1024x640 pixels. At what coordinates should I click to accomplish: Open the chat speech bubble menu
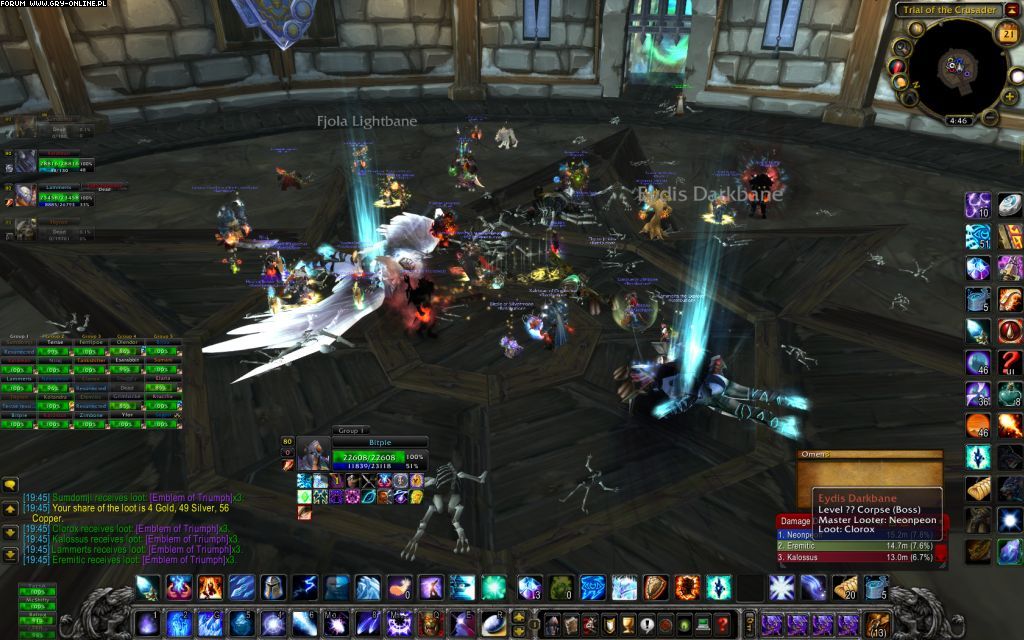[x=10, y=485]
